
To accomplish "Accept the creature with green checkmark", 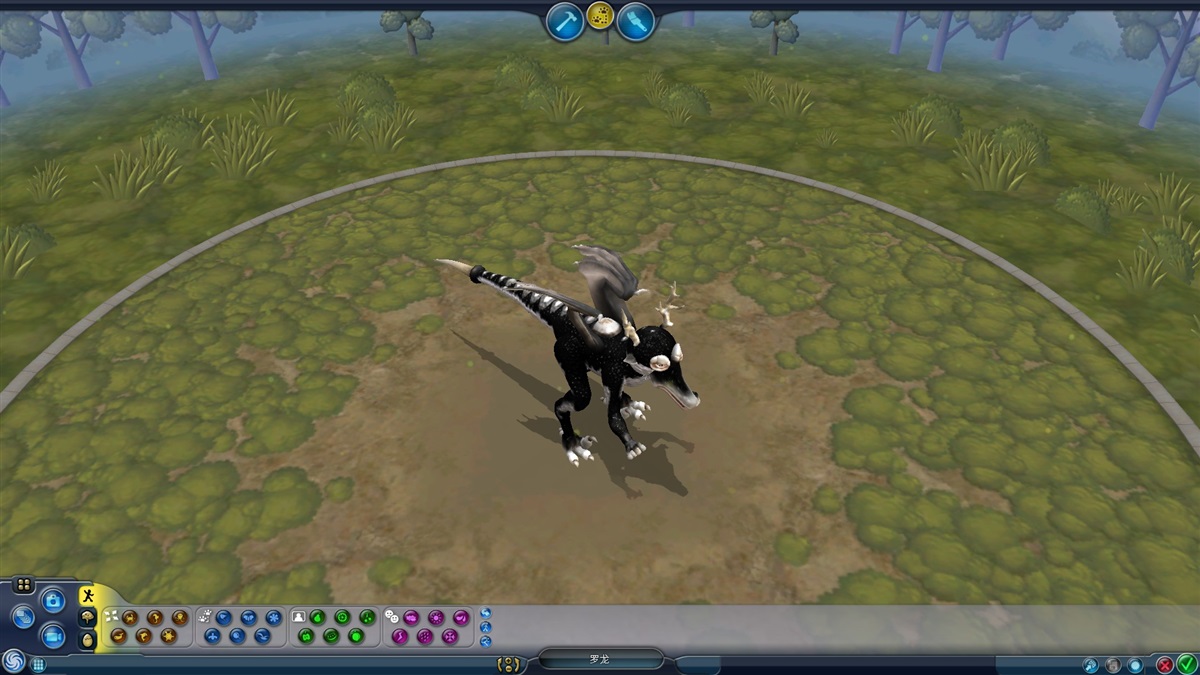I will pos(1186,663).
